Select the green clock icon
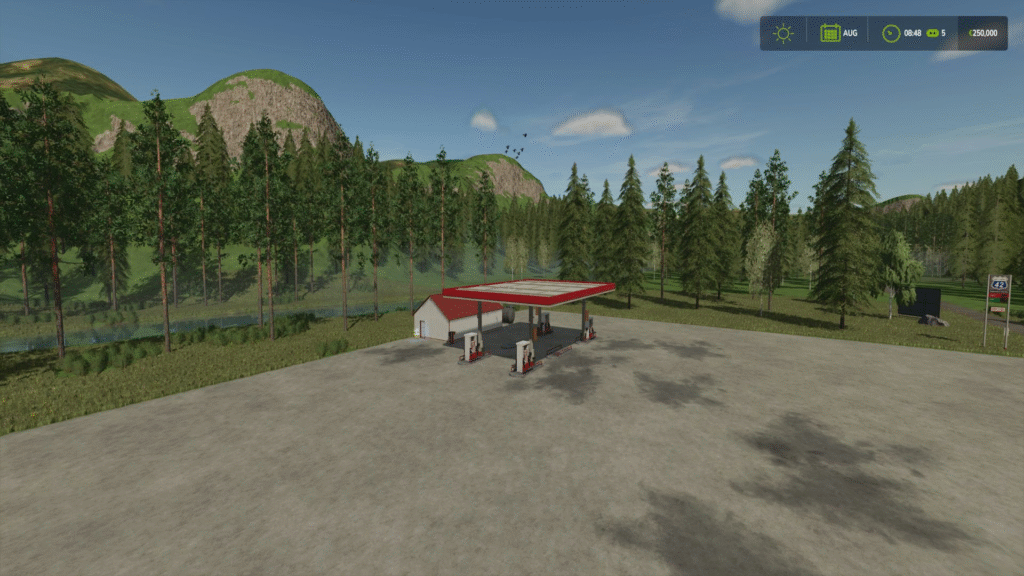 click(x=891, y=33)
